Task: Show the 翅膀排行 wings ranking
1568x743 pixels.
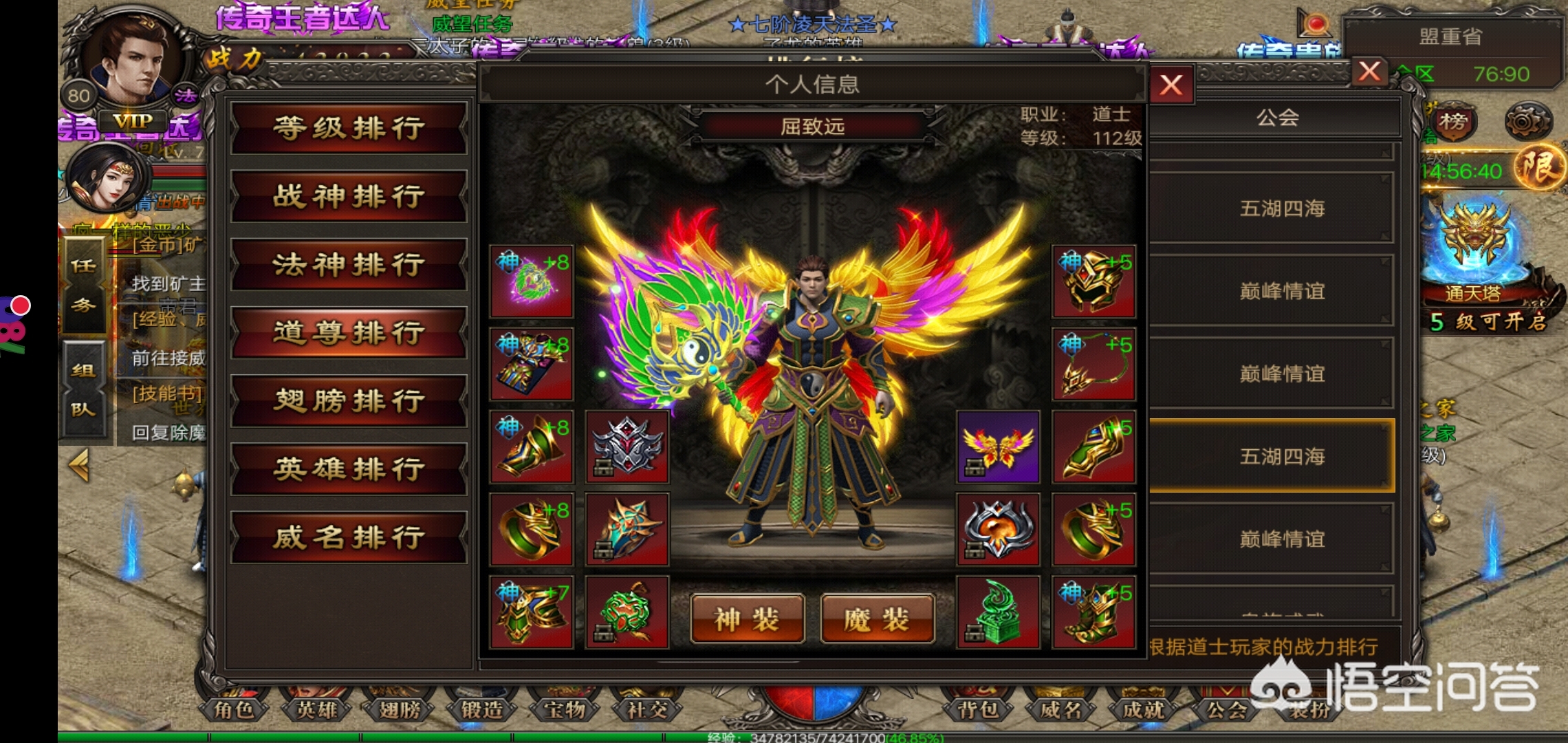Action: click(349, 401)
